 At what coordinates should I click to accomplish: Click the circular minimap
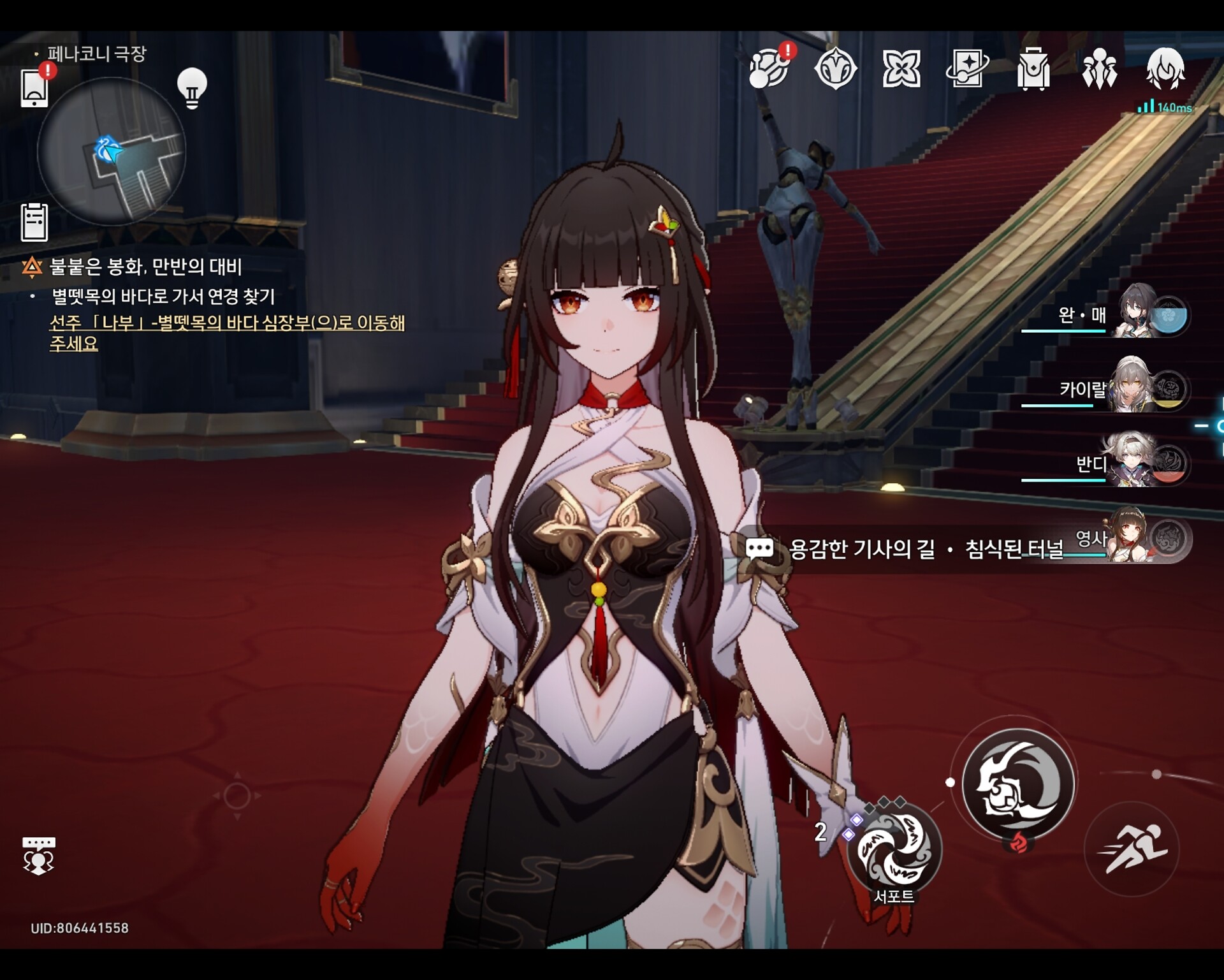[x=112, y=152]
